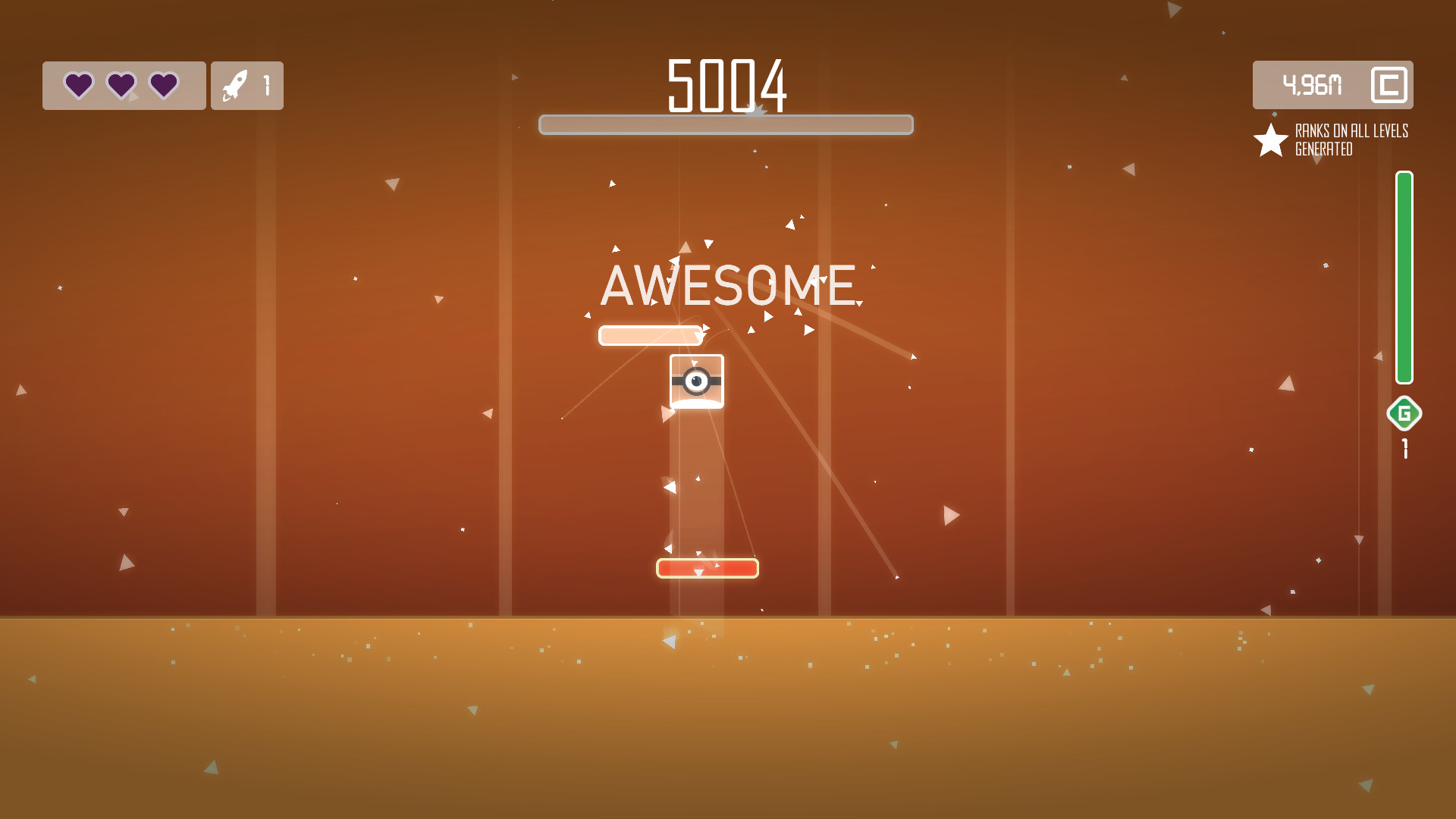Click the green vertical progress bar
This screenshot has height=819, width=1456.
click(x=1404, y=277)
